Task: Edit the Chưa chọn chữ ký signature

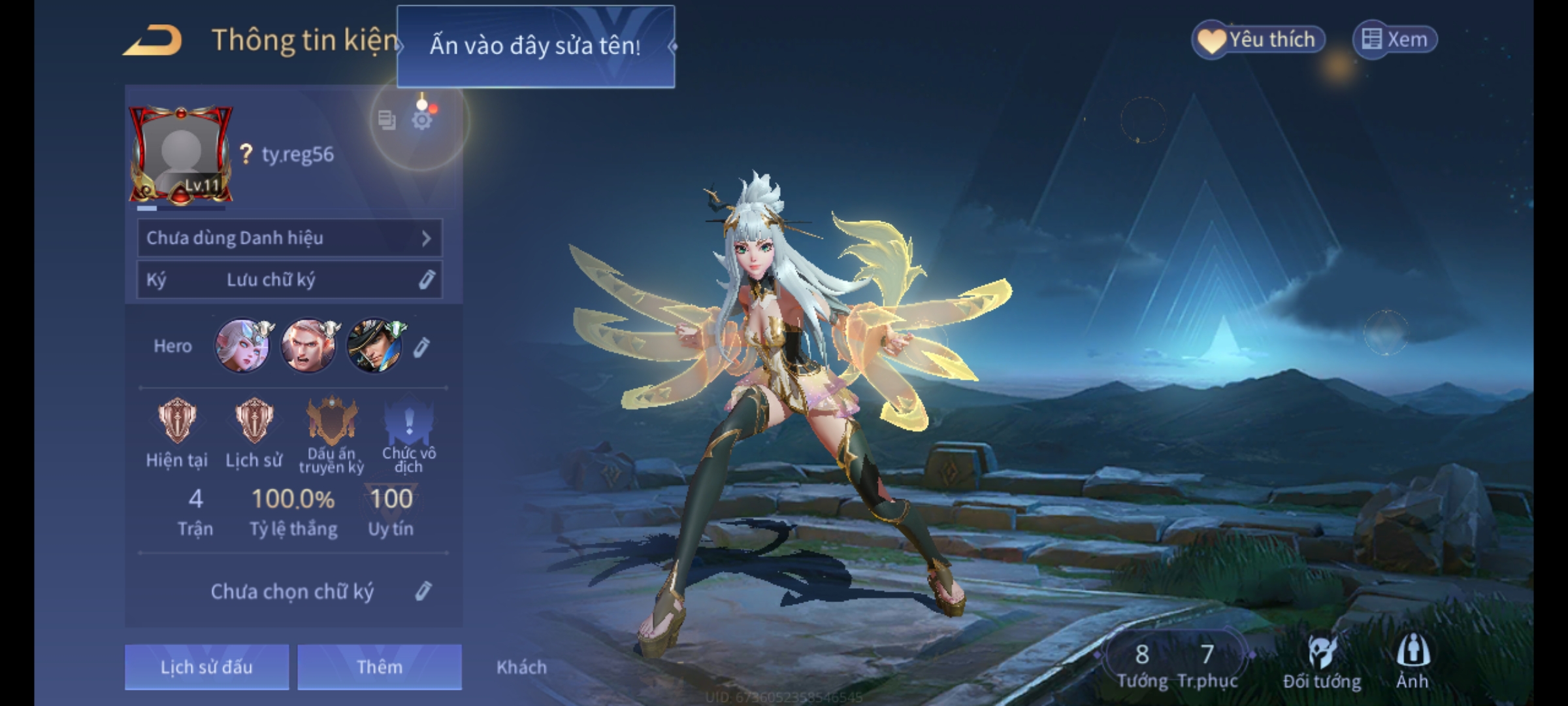Action: click(423, 592)
